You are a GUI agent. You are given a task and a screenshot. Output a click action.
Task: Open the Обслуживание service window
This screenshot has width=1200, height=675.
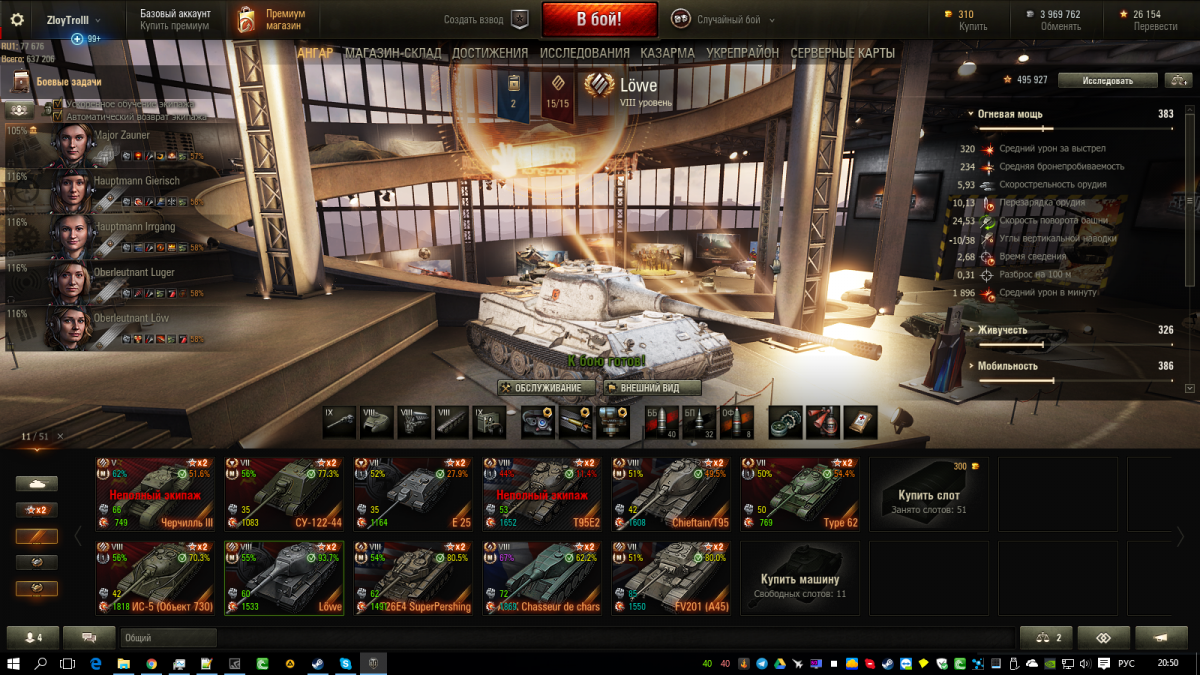click(546, 388)
